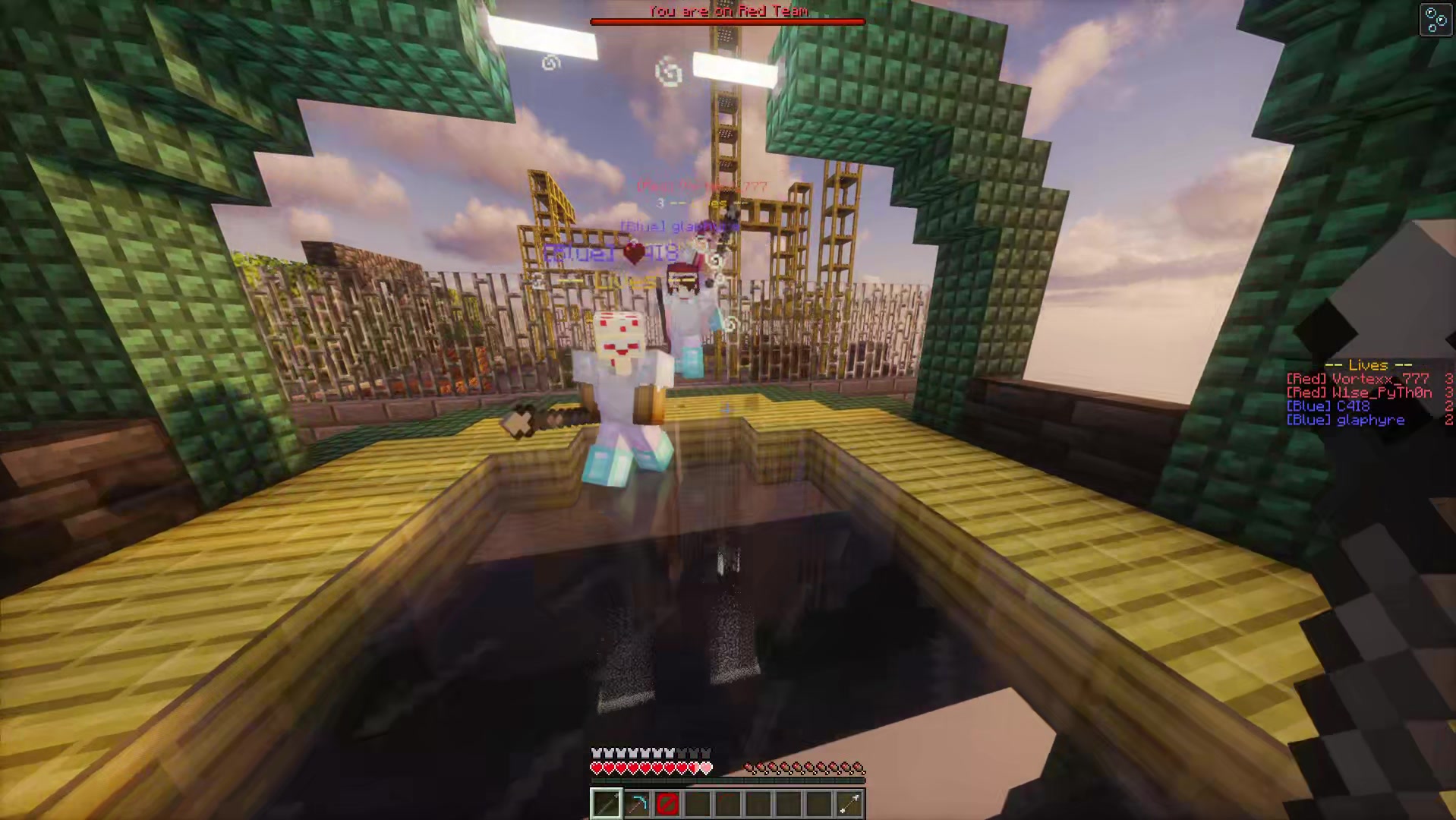Click the leftmost health heart icon
1456x820 pixels.
597,768
